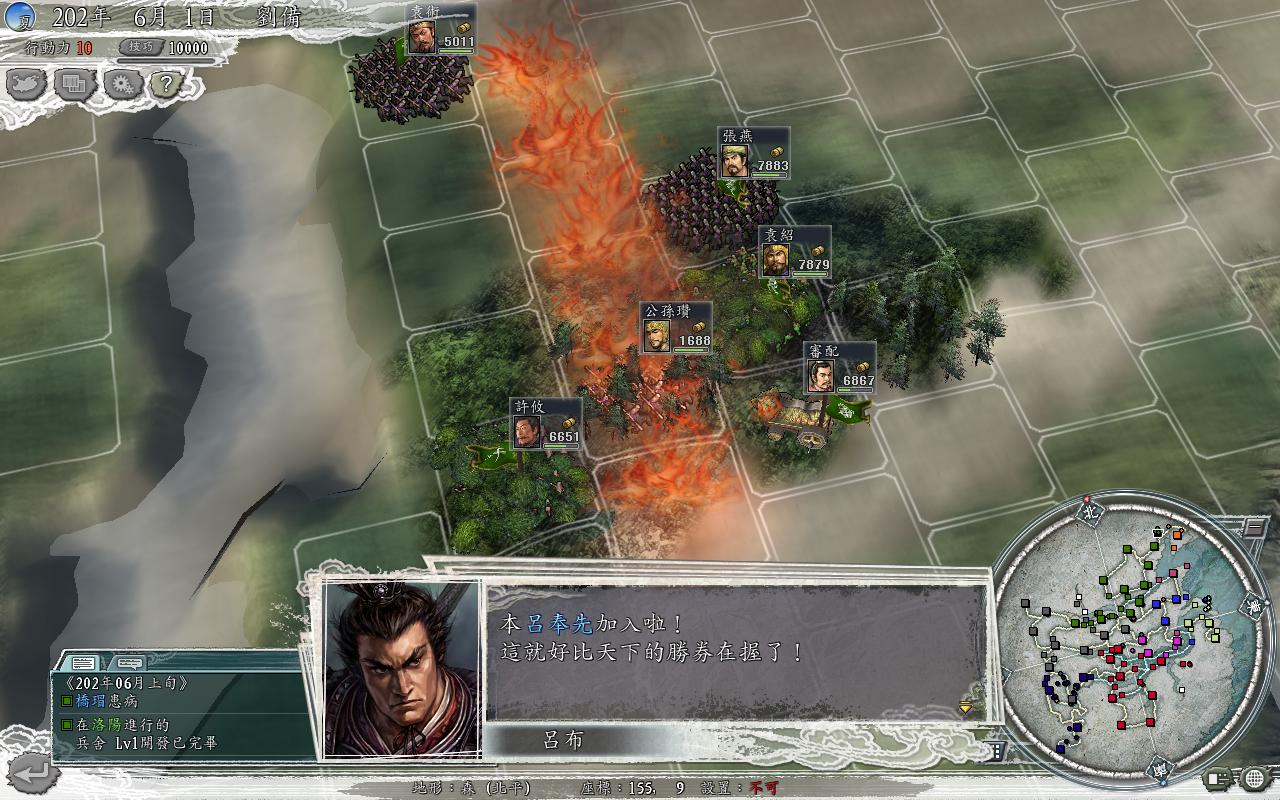Select the 袁紹 unit nameplate
This screenshot has height=800, width=1280.
[x=794, y=251]
